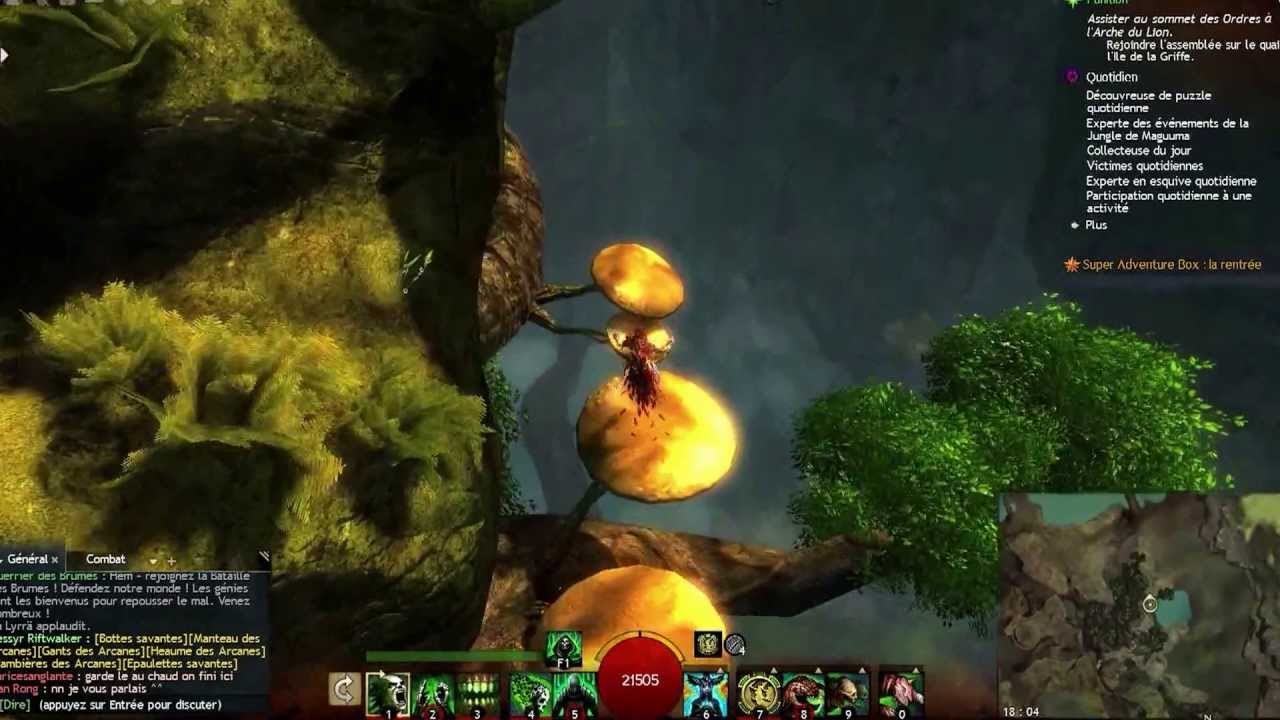Trigger the elite skill in slot 0
The image size is (1280, 720).
click(900, 690)
